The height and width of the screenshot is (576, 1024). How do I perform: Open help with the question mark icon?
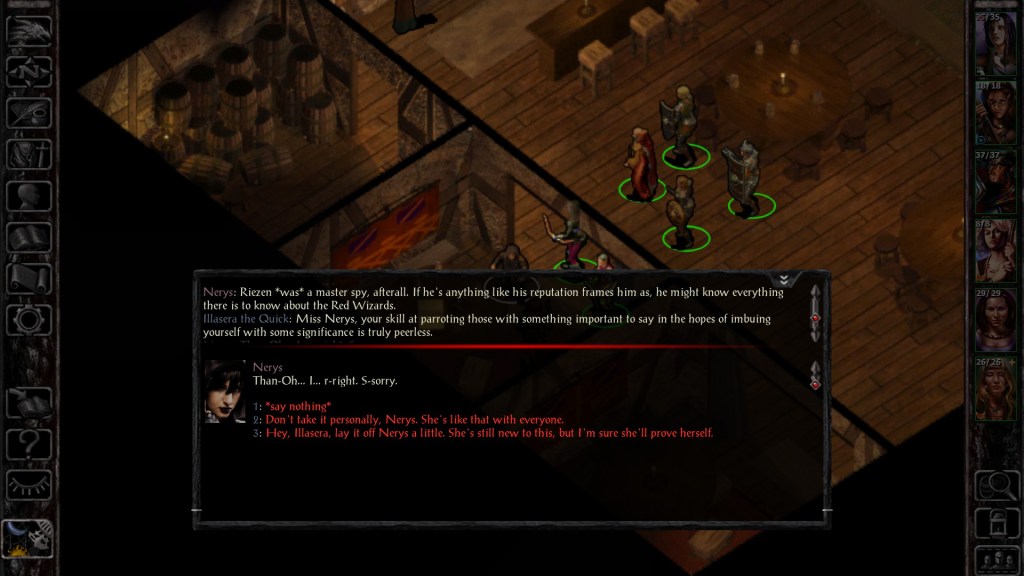click(x=29, y=443)
